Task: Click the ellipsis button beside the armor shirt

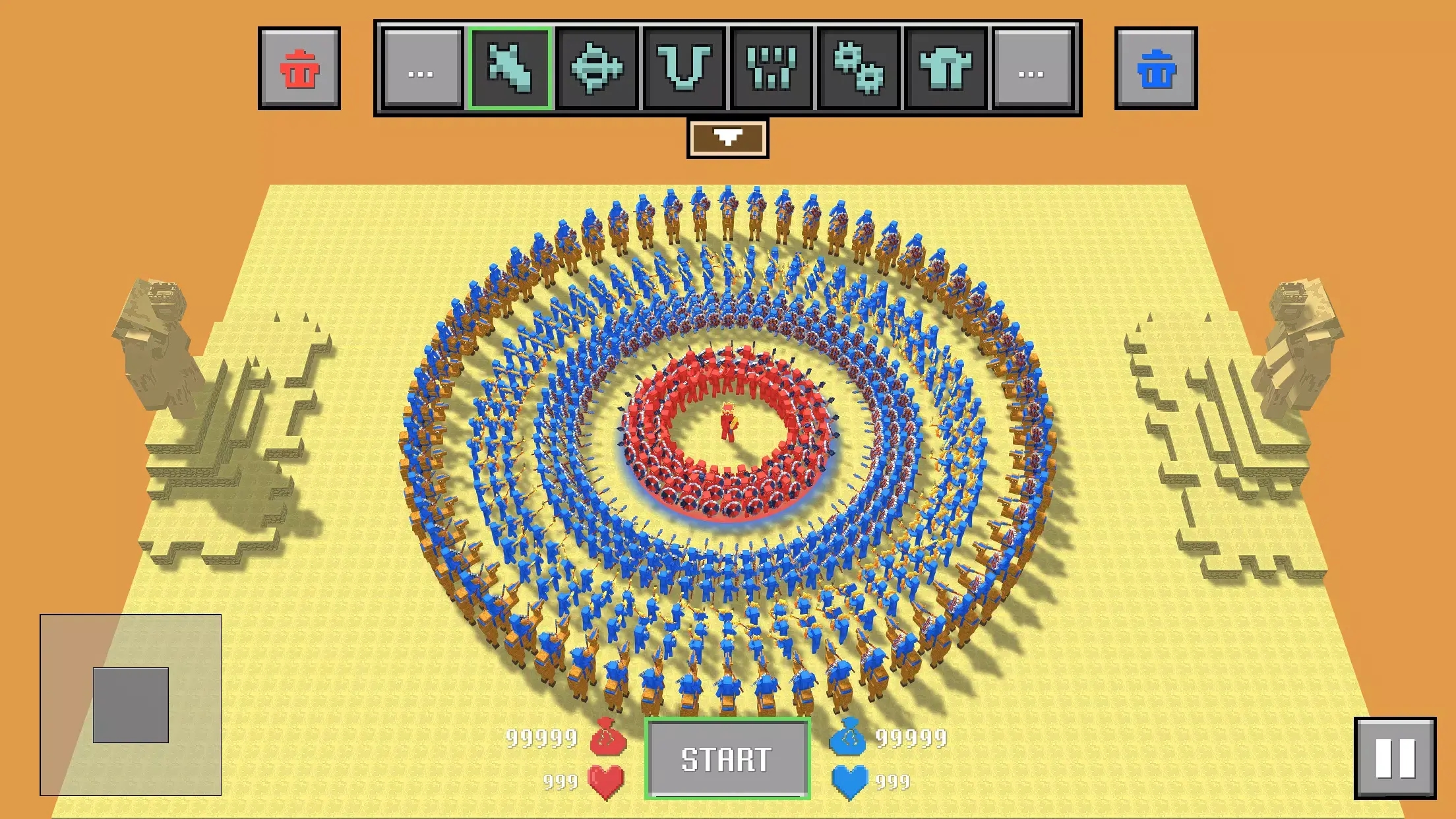Action: point(1032,69)
